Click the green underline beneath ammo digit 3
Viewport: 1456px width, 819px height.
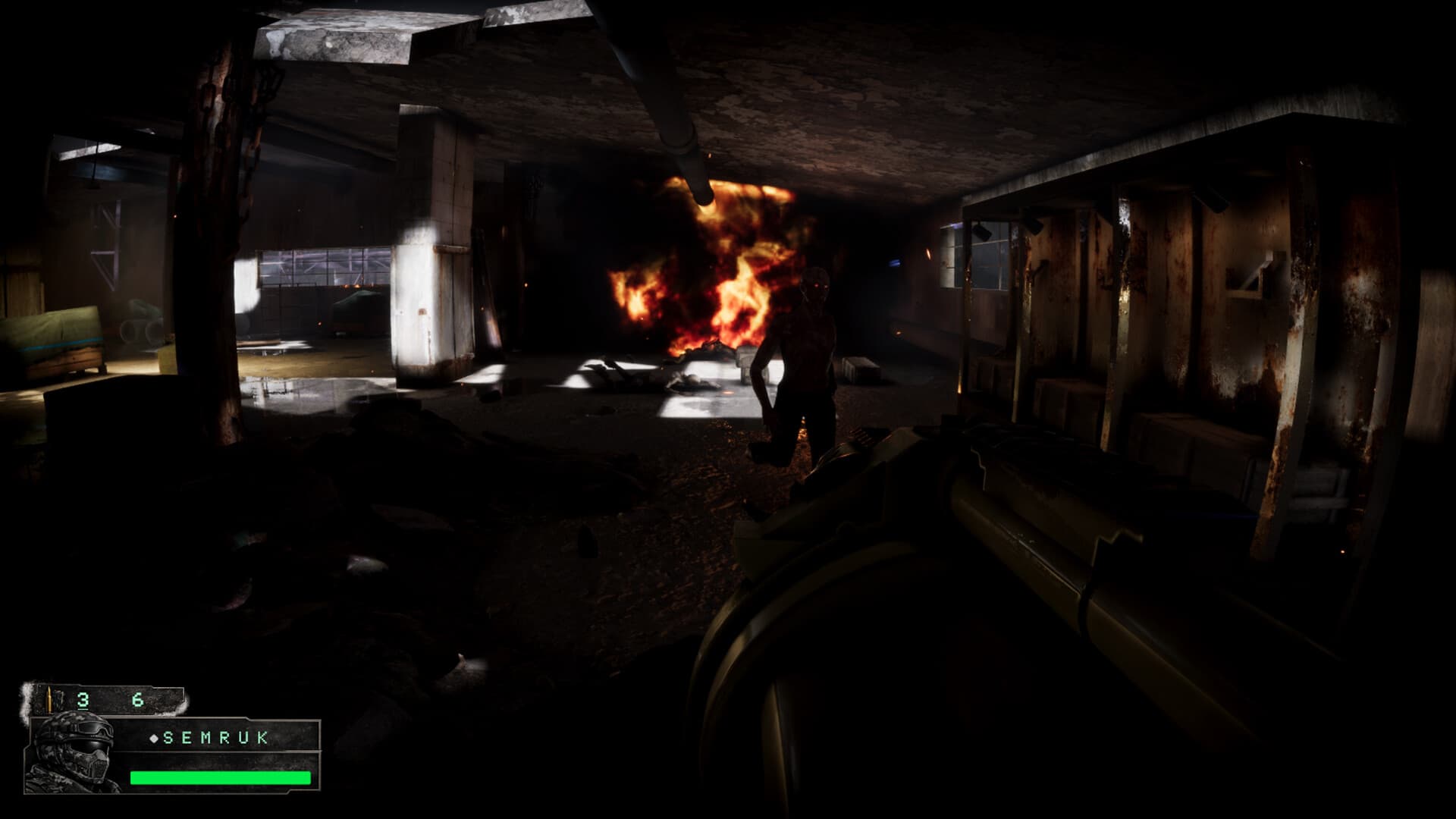coord(82,709)
